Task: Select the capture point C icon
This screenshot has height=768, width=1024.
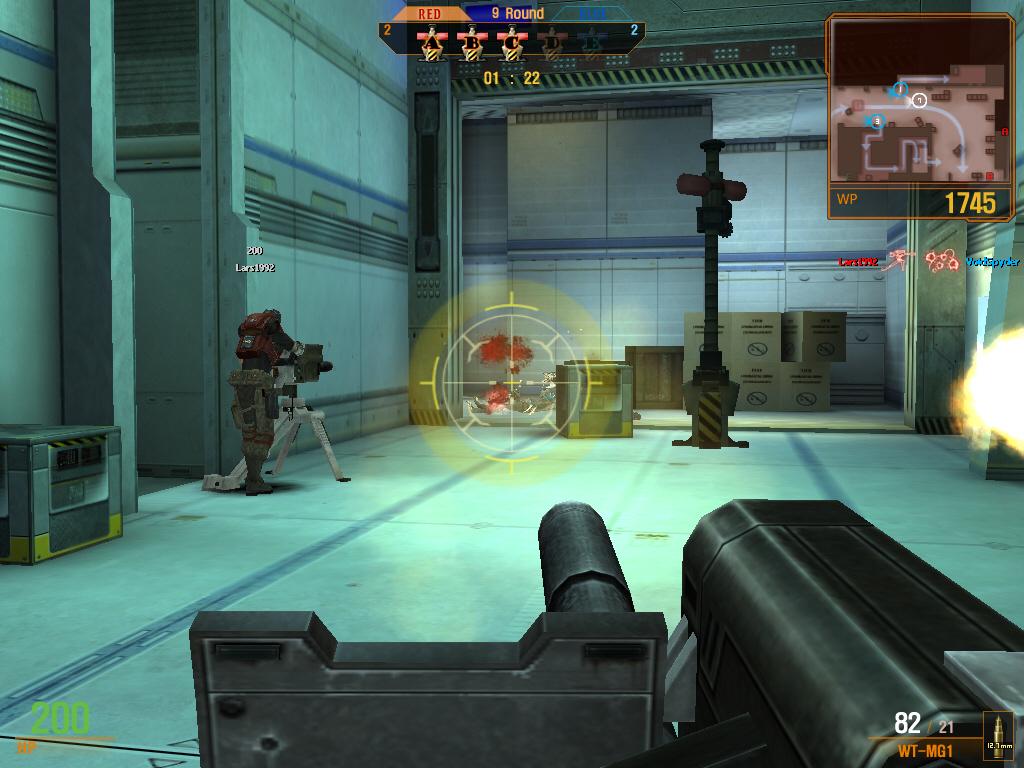Action: pos(512,43)
